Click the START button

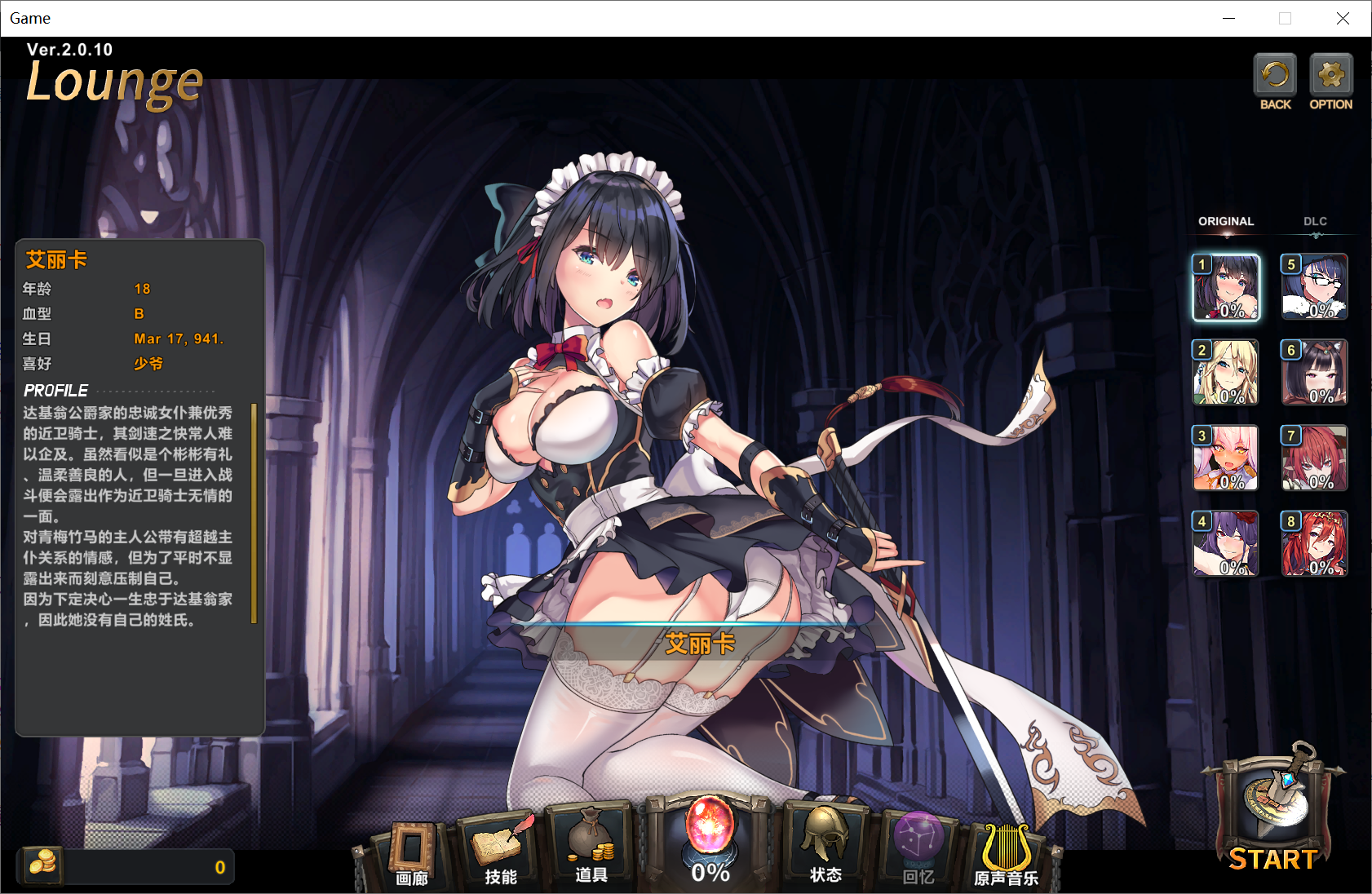pyautogui.click(x=1273, y=816)
